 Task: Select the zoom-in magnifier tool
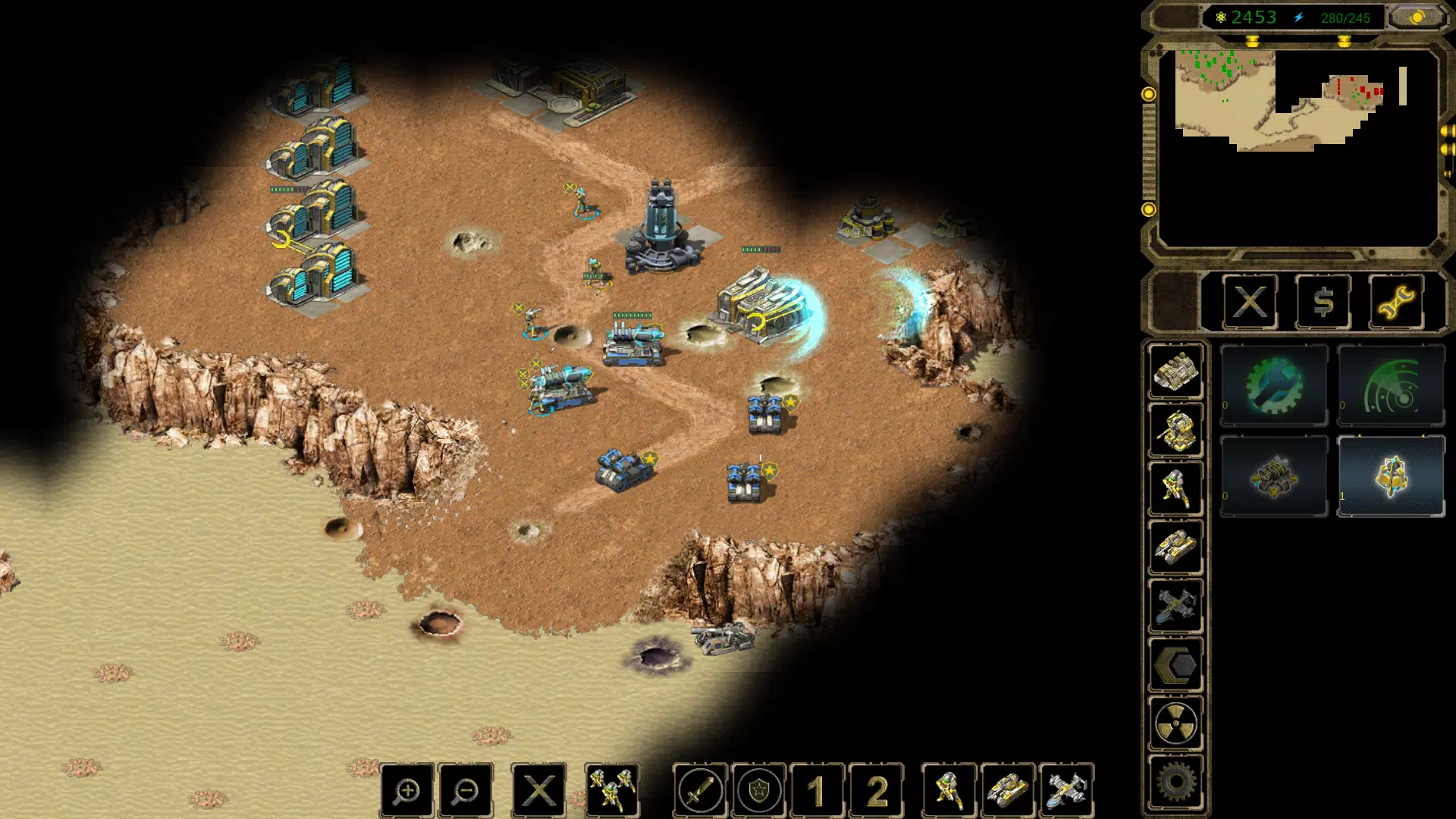pyautogui.click(x=408, y=789)
